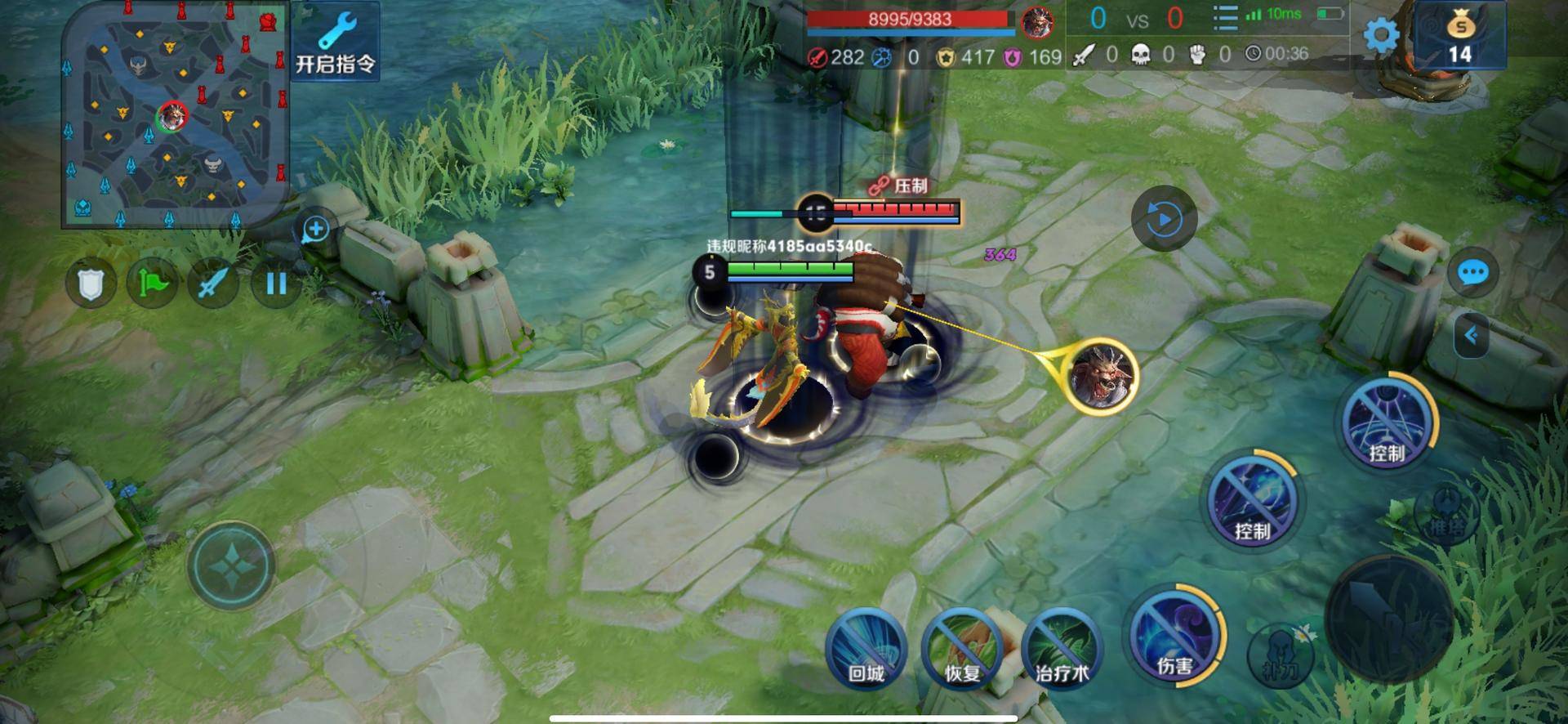Click the circular replay arrow button
The image size is (1568, 724).
[1164, 219]
